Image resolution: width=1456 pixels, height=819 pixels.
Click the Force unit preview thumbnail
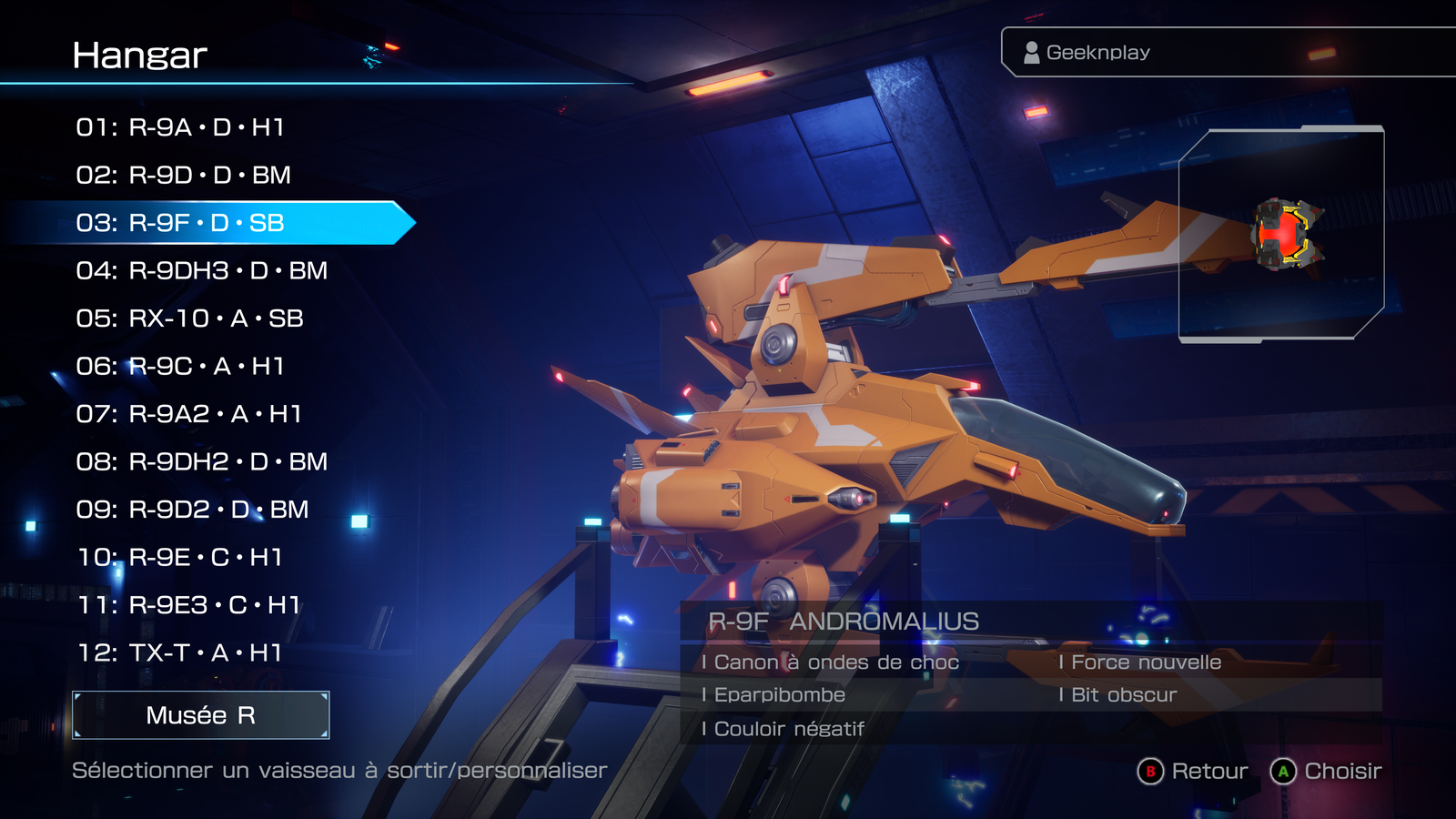coord(1281,235)
